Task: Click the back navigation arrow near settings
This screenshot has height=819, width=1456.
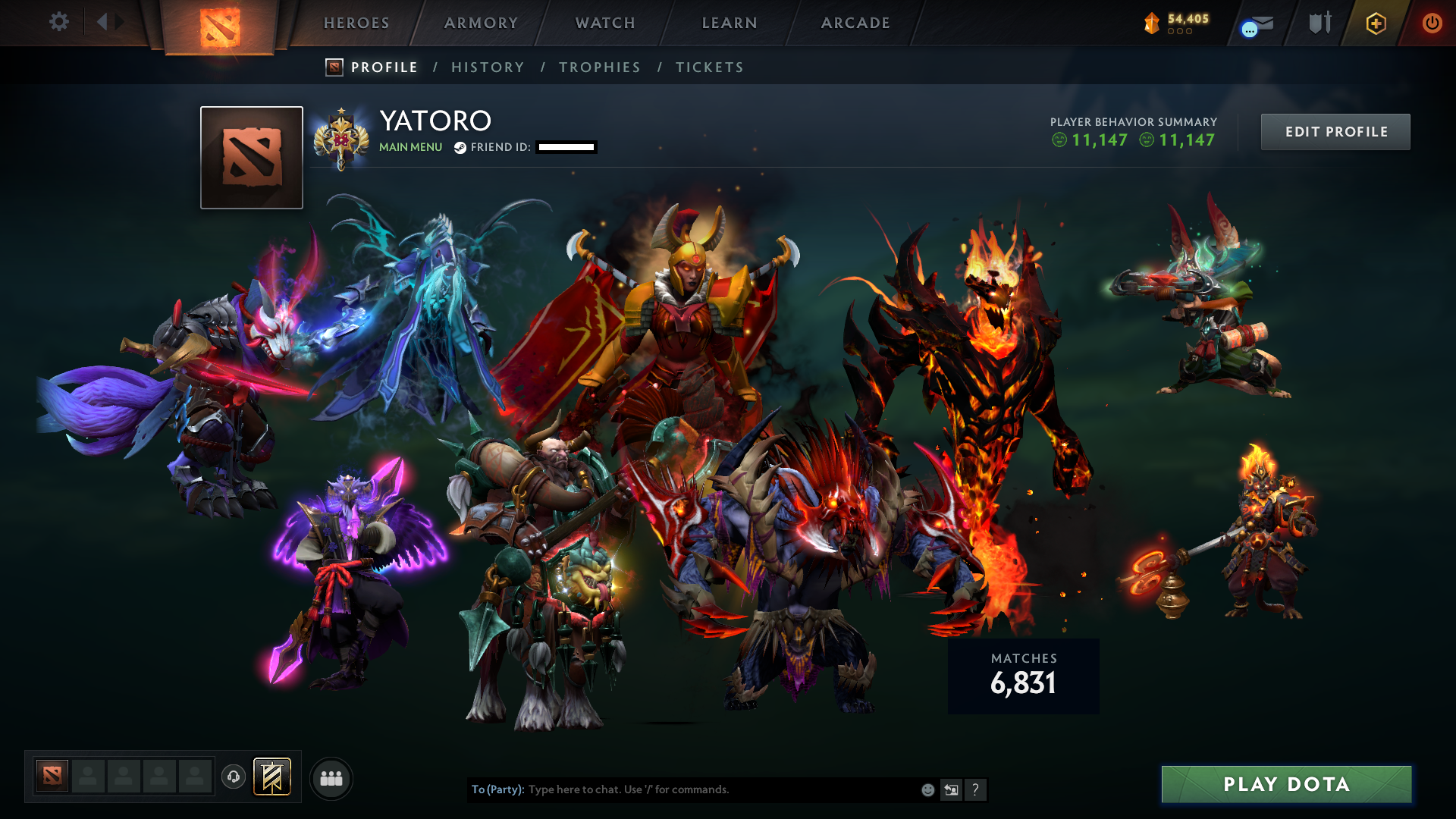Action: click(102, 22)
